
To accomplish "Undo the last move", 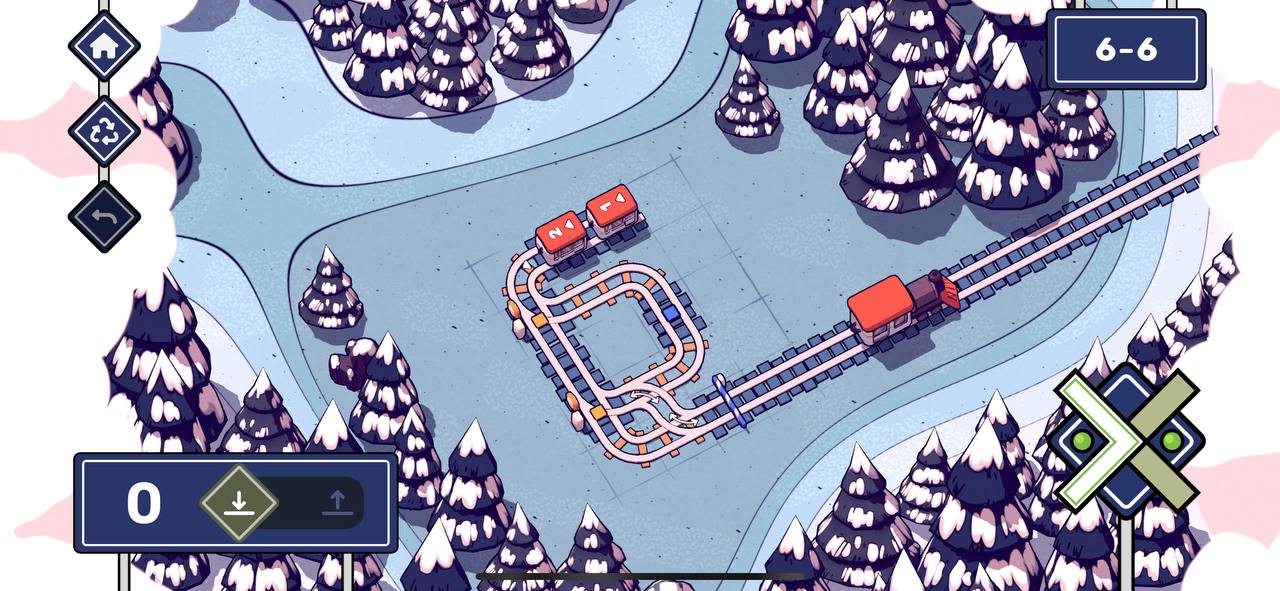I will [103, 216].
